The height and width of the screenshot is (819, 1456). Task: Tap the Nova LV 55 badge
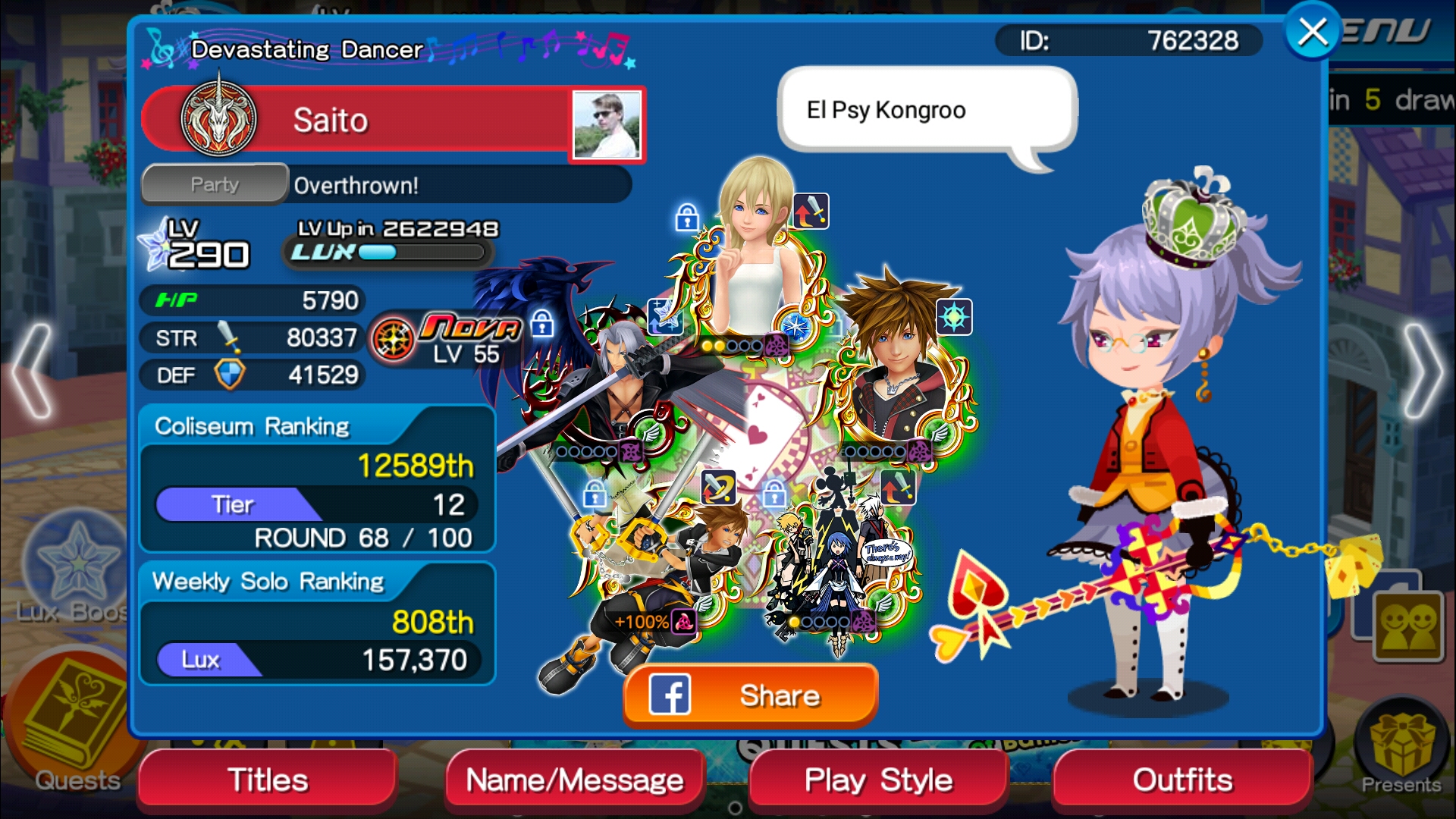[449, 339]
